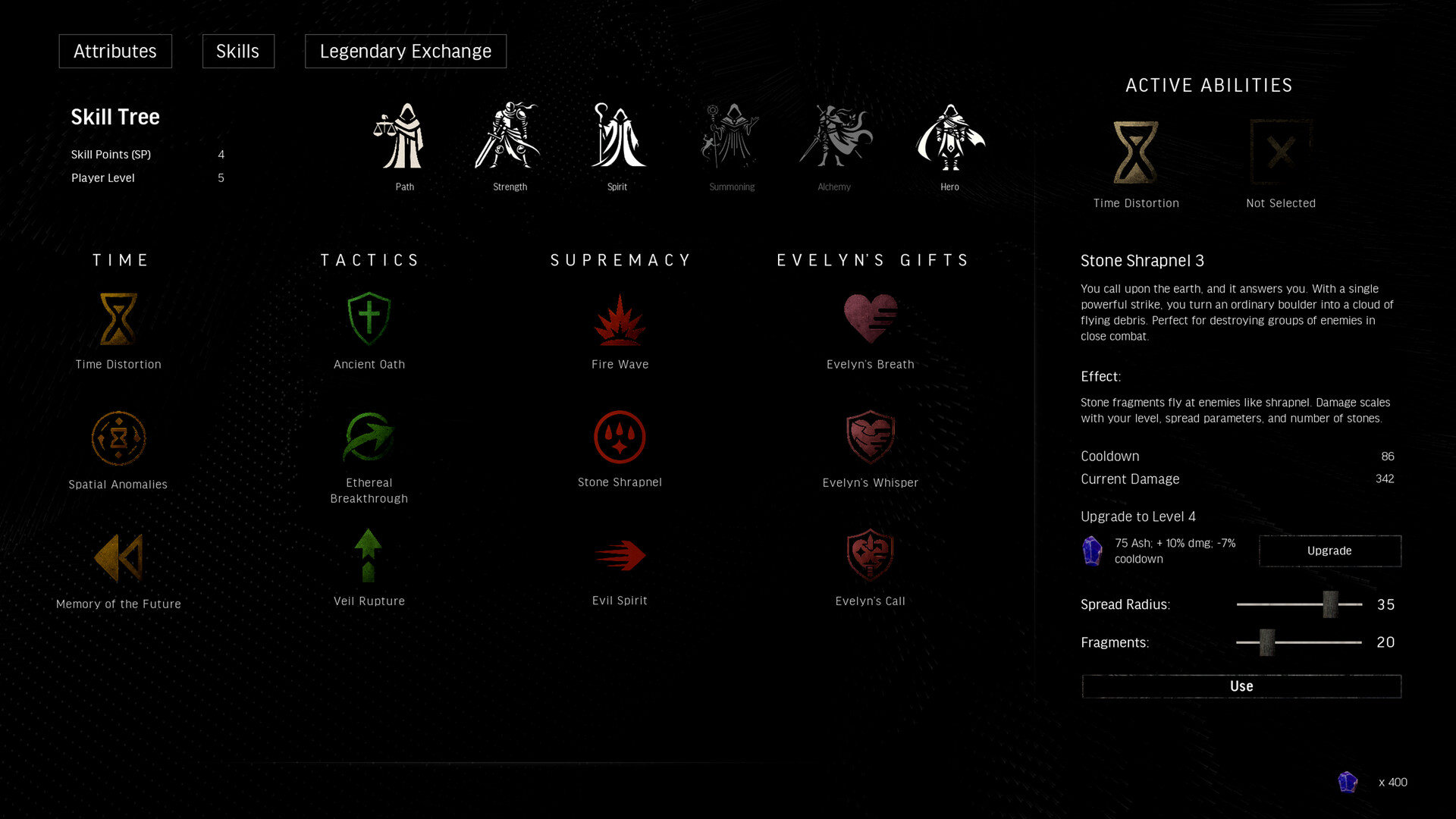Click the Ancient Oath shield icon
The height and width of the screenshot is (819, 1456).
click(369, 318)
